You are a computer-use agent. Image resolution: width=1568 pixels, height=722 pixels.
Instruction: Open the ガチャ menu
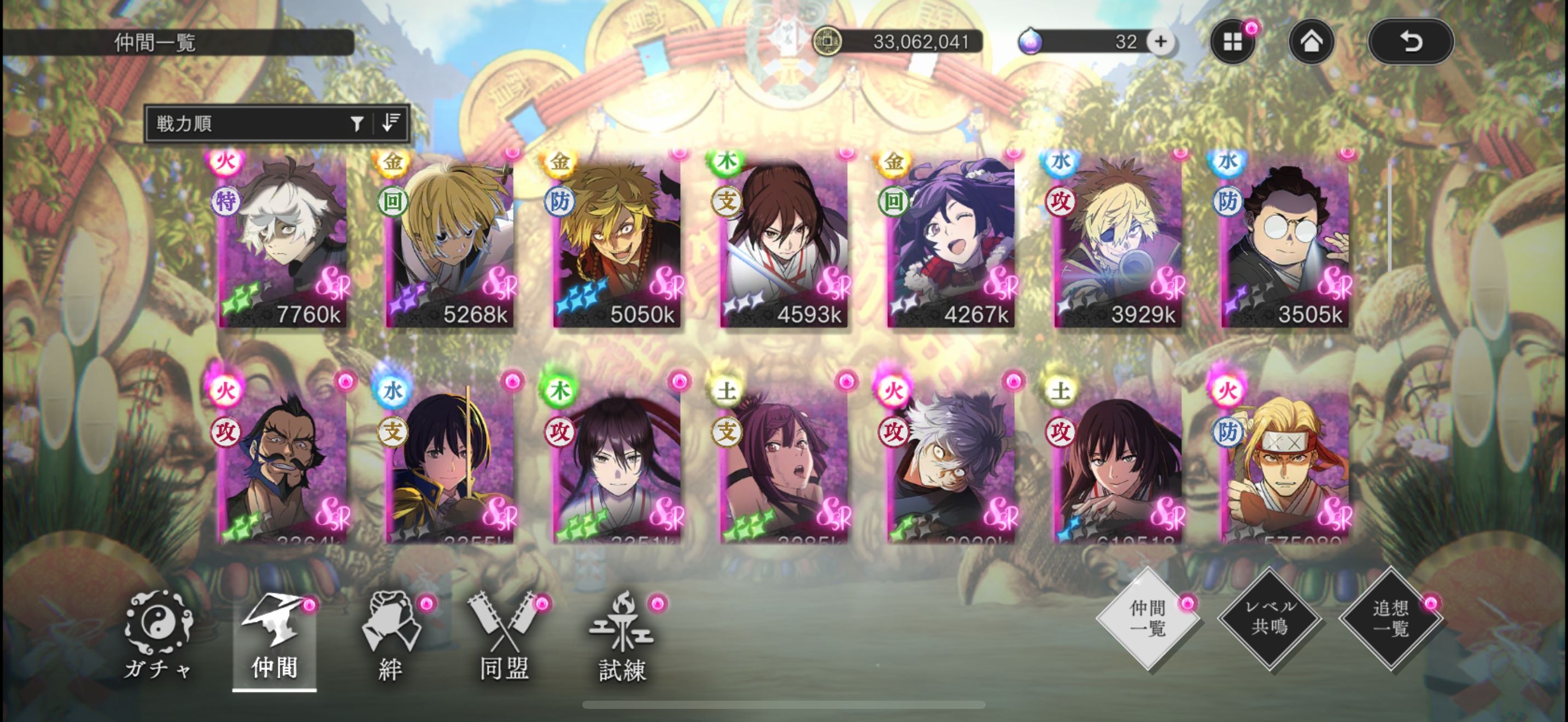tap(158, 636)
